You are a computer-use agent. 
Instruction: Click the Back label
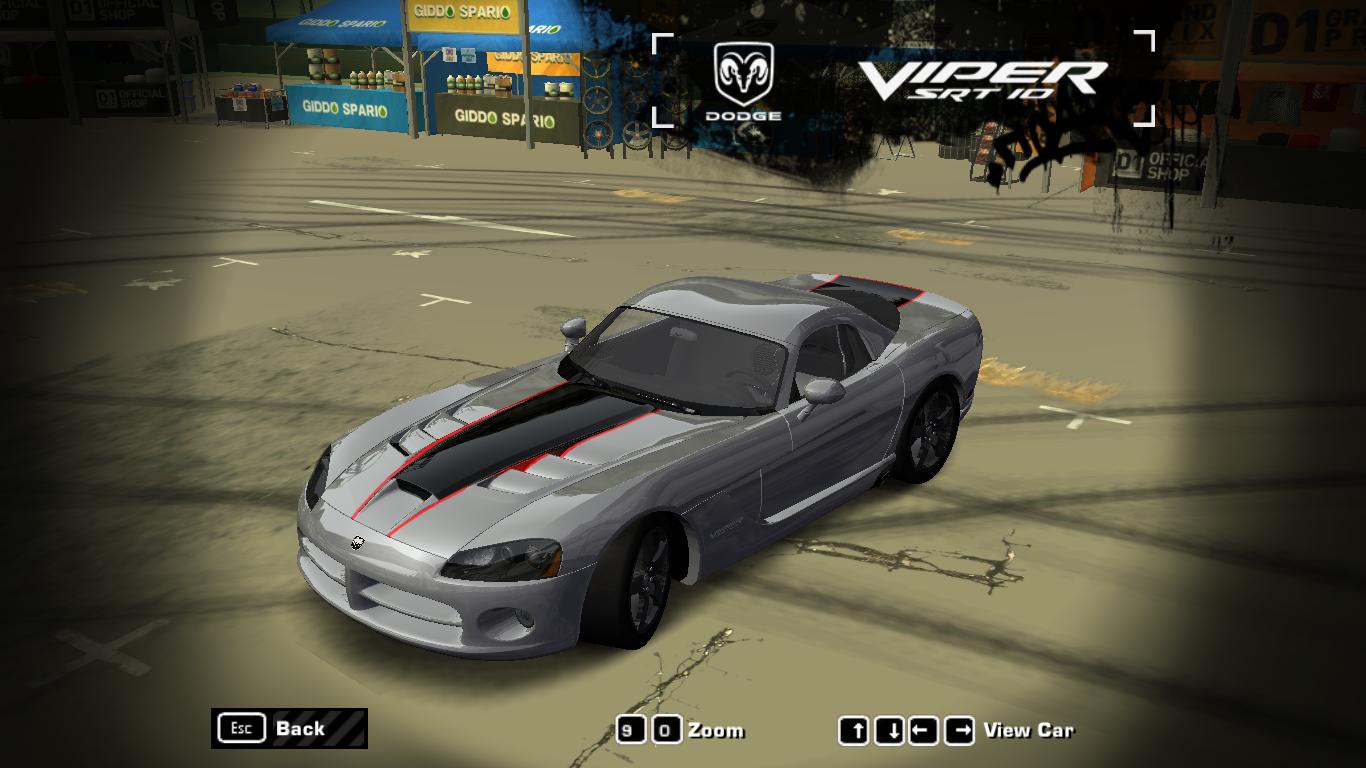click(x=299, y=729)
